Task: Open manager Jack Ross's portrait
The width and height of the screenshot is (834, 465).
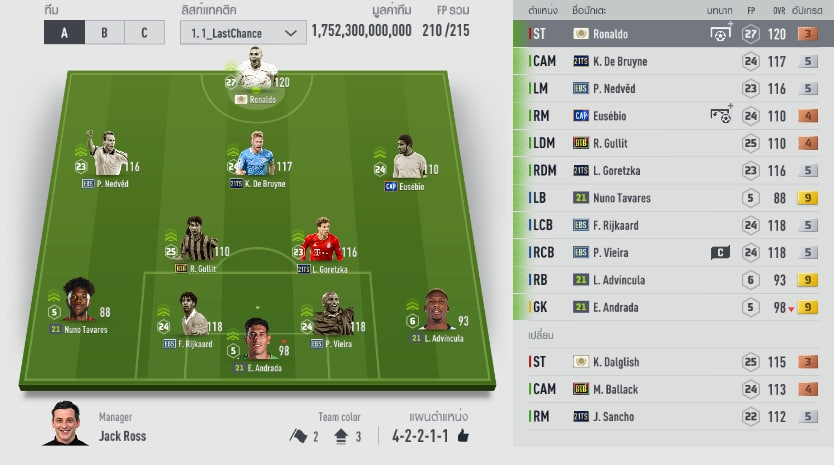Action: pos(65,425)
